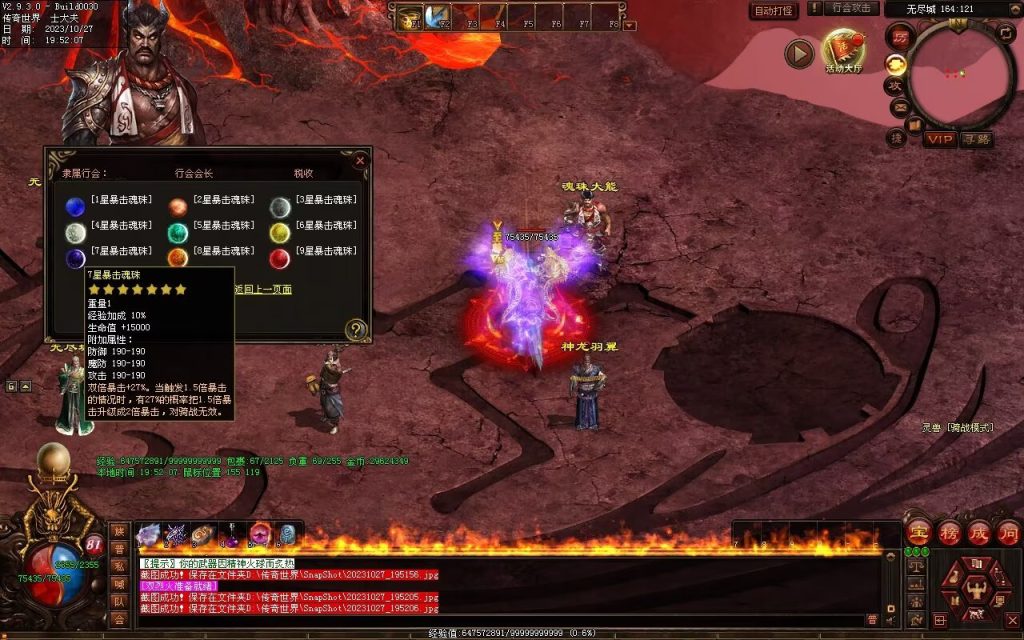Close the crit soul orb dialog

tap(360, 160)
